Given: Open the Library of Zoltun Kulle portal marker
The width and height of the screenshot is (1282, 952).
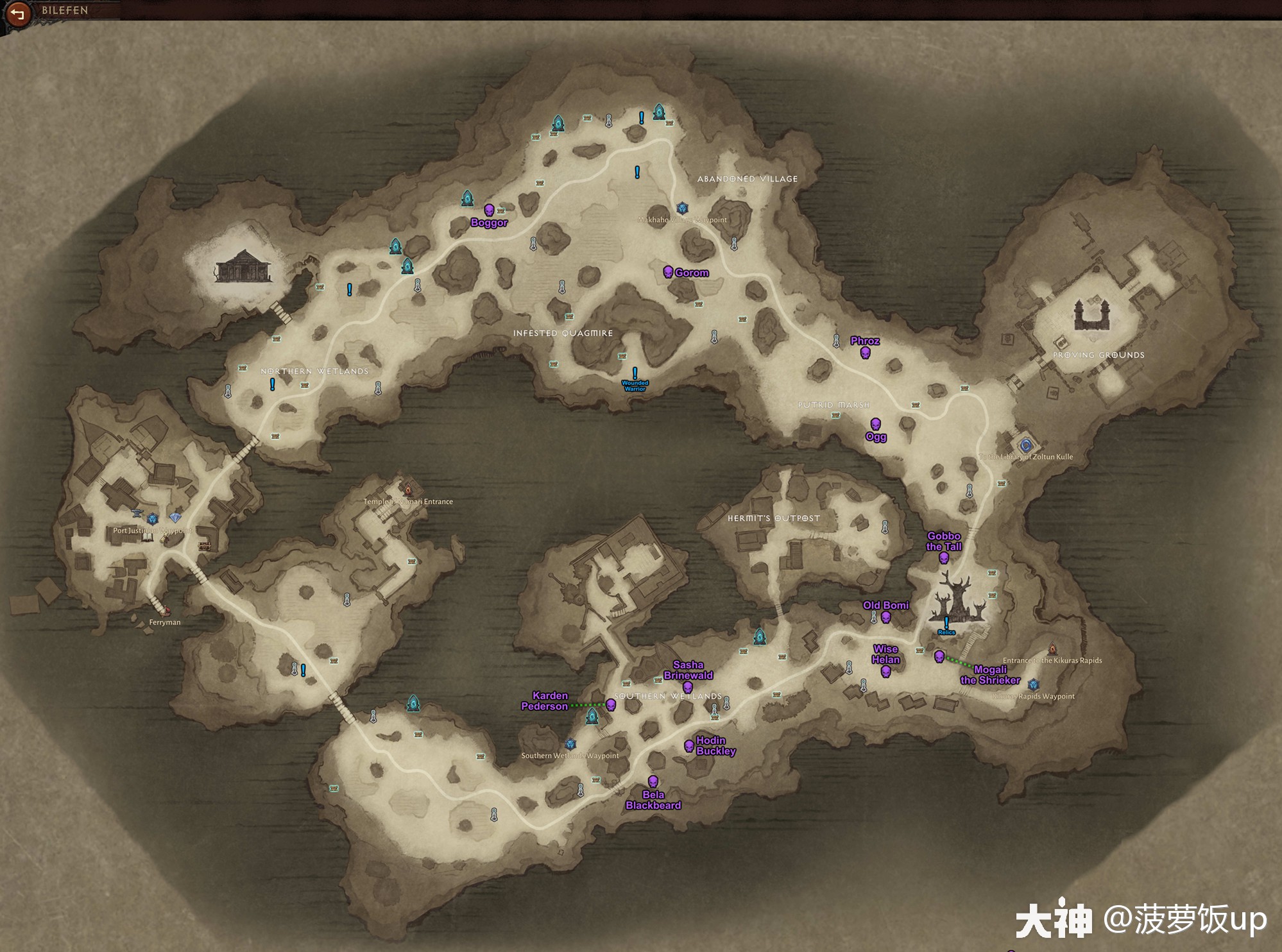Looking at the screenshot, I should click(1025, 445).
